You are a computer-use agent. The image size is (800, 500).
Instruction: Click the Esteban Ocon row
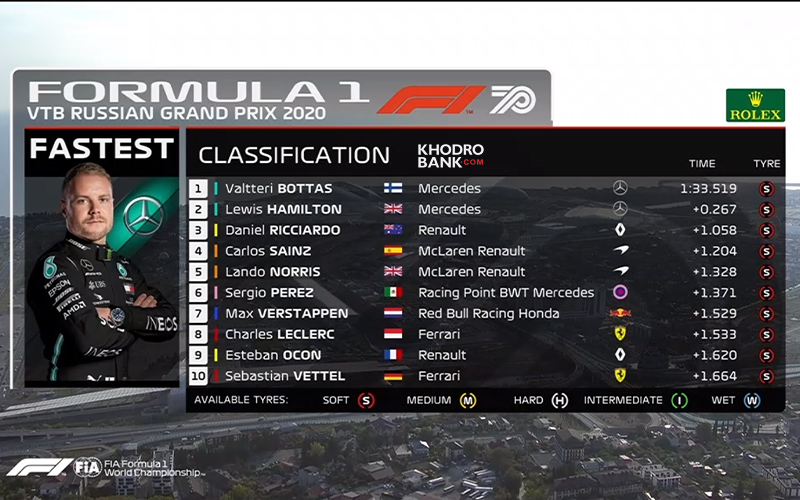(x=273, y=355)
